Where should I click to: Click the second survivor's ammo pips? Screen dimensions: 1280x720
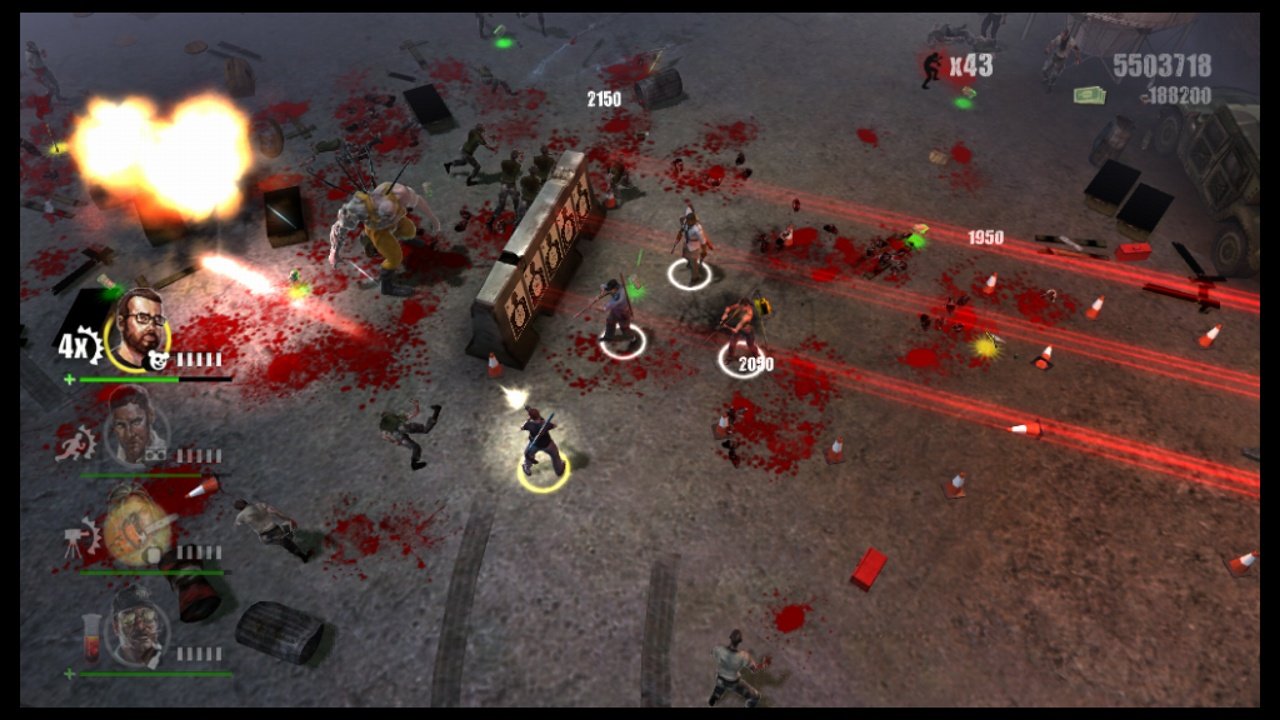point(198,458)
